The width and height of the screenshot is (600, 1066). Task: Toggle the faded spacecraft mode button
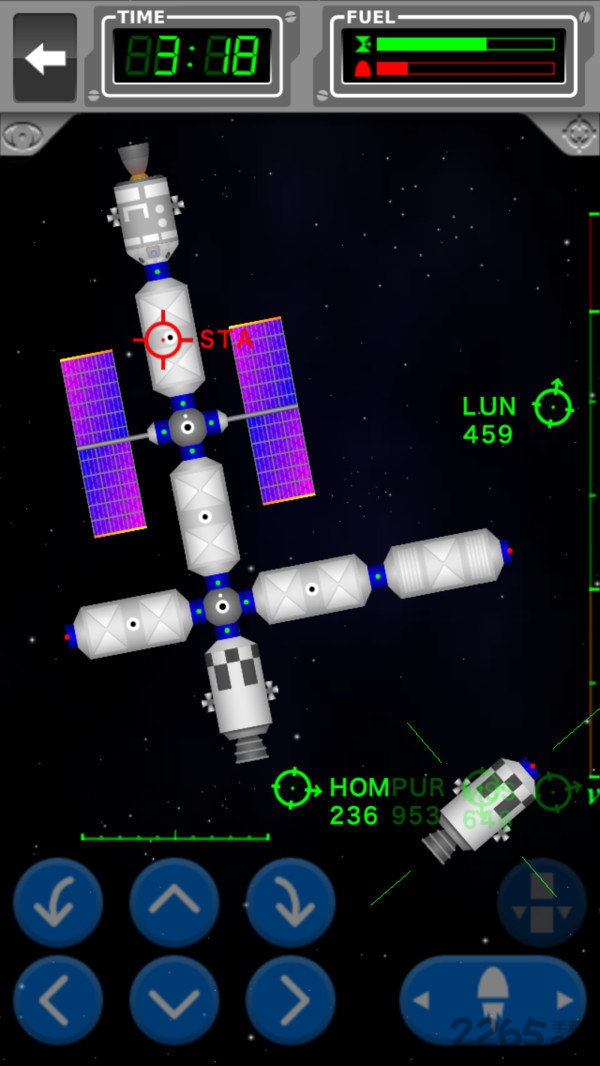coord(541,903)
